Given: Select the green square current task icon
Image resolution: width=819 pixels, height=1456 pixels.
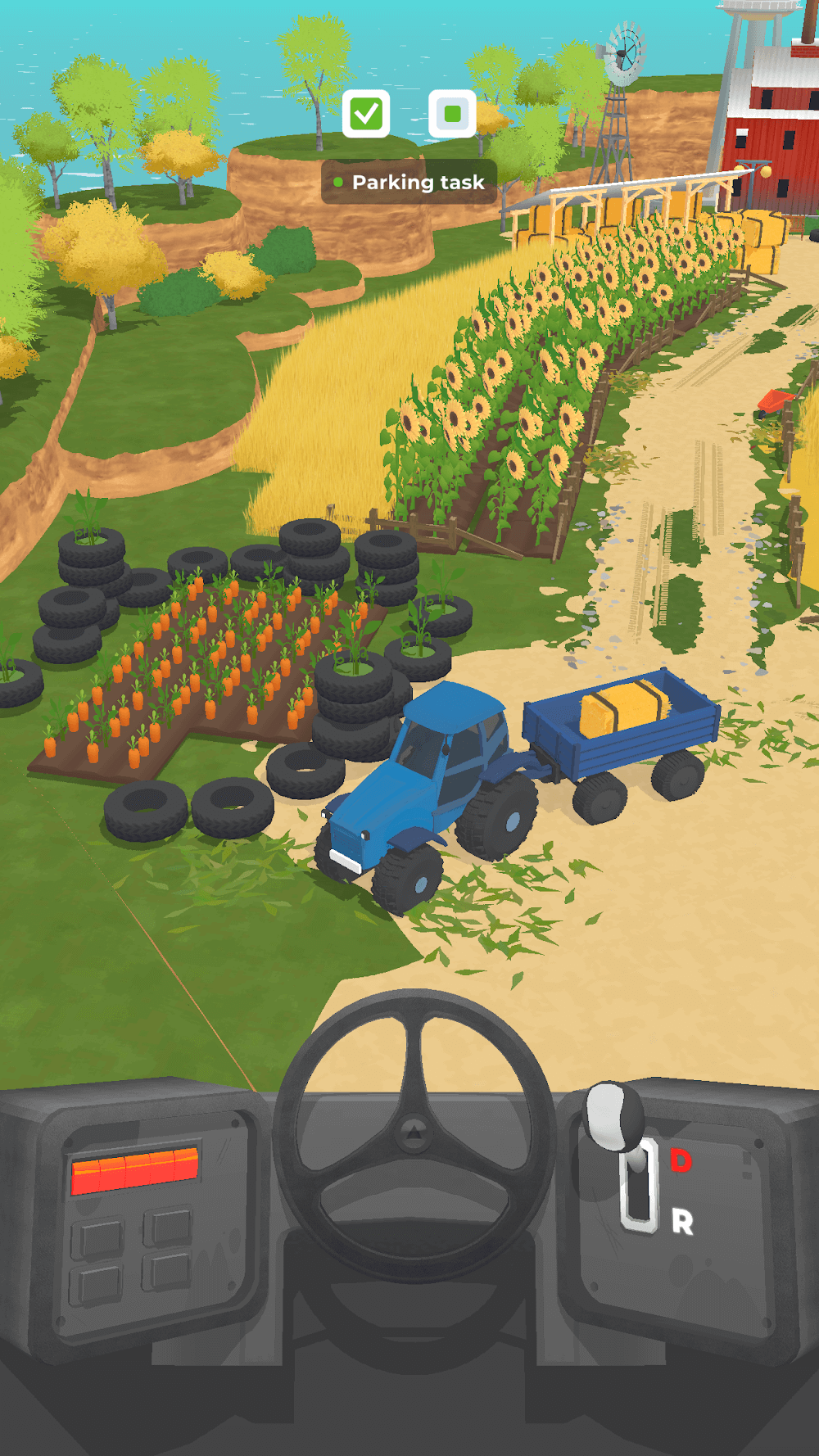Looking at the screenshot, I should pos(452,114).
